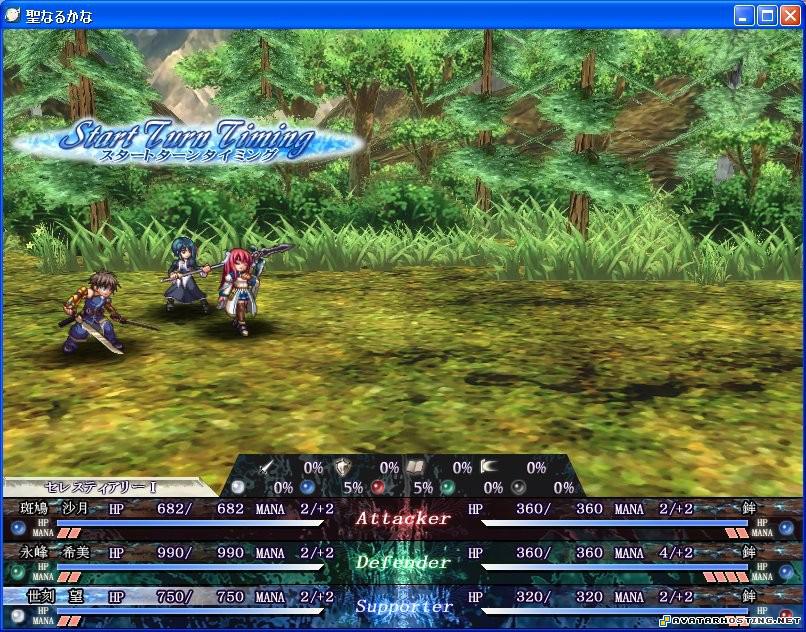This screenshot has height=632, width=806.
Task: Select the Attacker role label
Action: [403, 518]
